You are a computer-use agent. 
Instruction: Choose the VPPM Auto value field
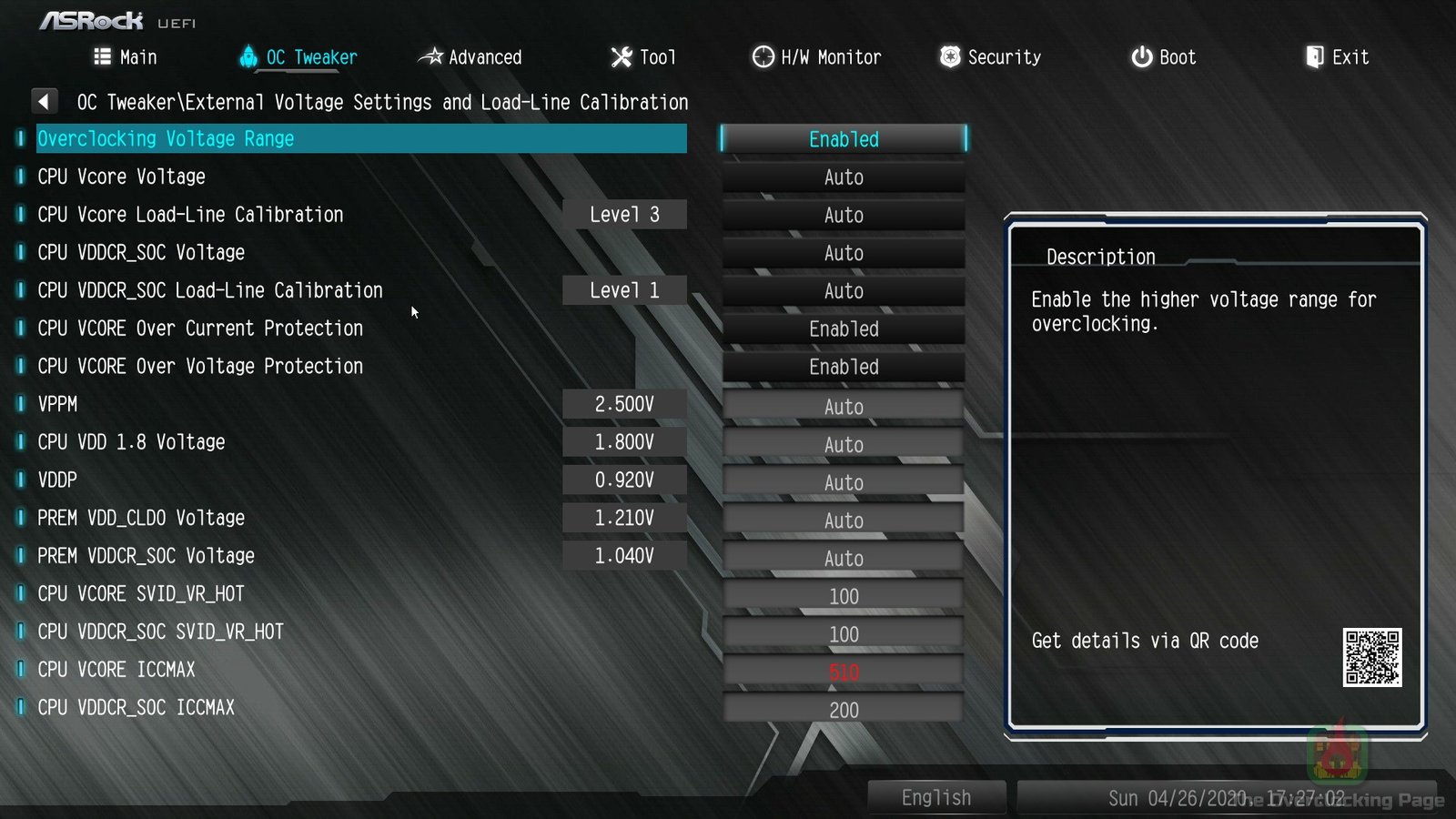(844, 407)
